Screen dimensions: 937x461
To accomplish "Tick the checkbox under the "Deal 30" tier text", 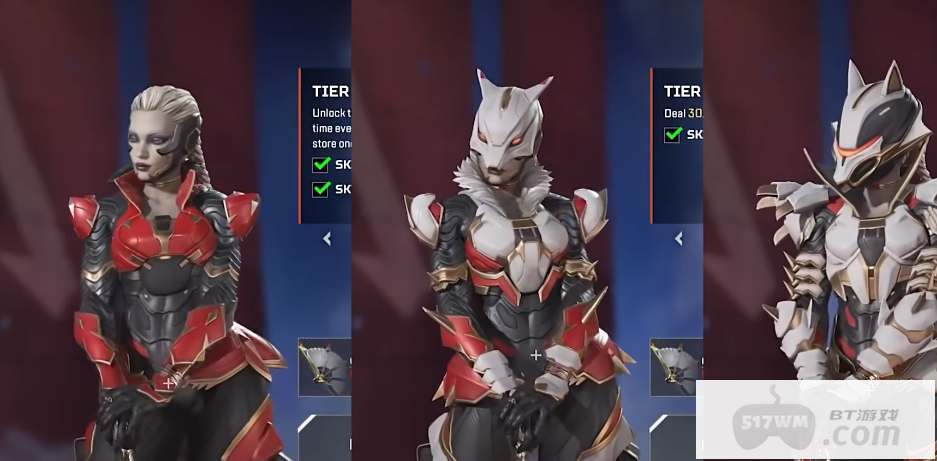I will click(x=673, y=135).
